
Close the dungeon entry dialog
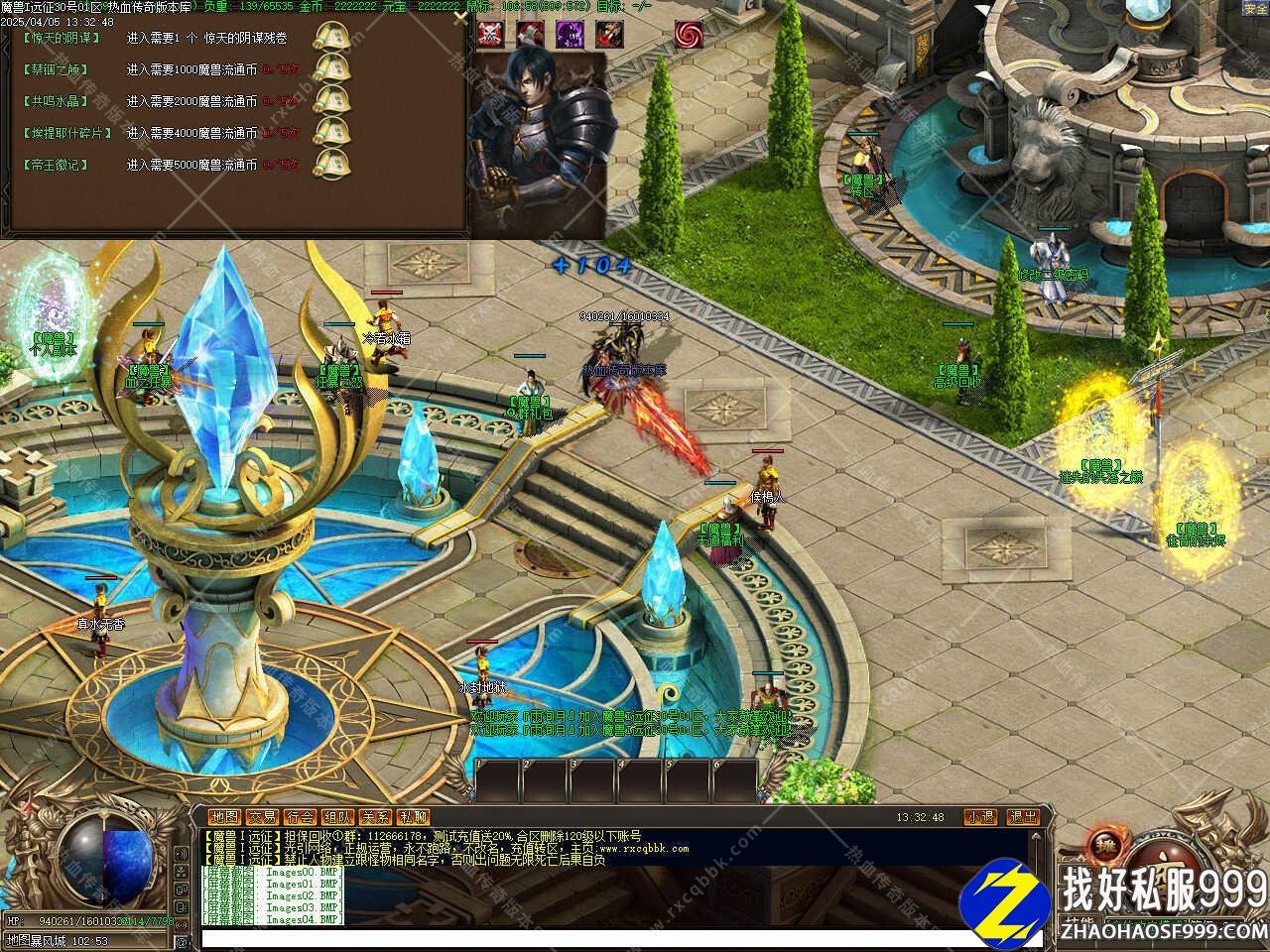tap(459, 15)
